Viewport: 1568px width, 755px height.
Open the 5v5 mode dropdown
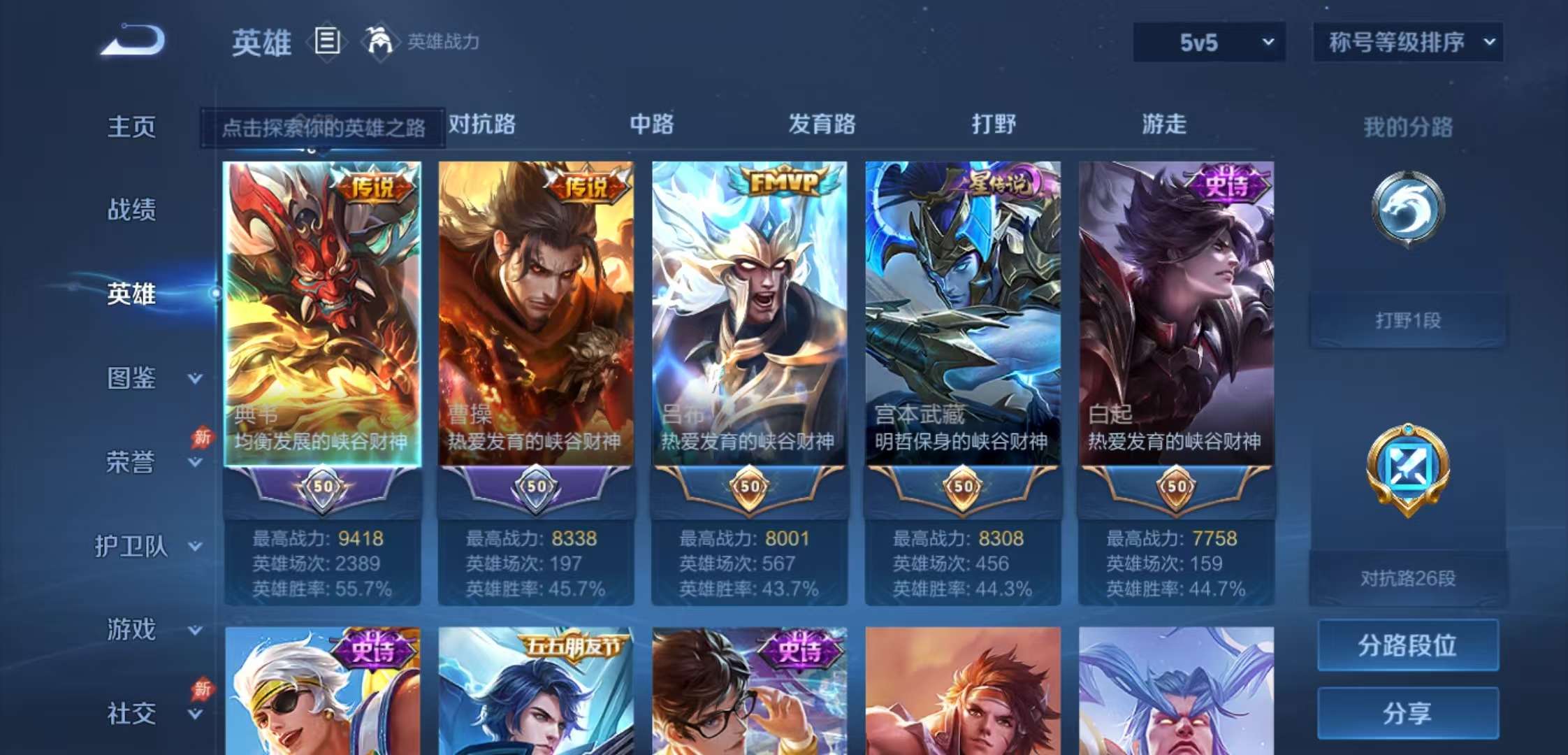coord(1208,42)
